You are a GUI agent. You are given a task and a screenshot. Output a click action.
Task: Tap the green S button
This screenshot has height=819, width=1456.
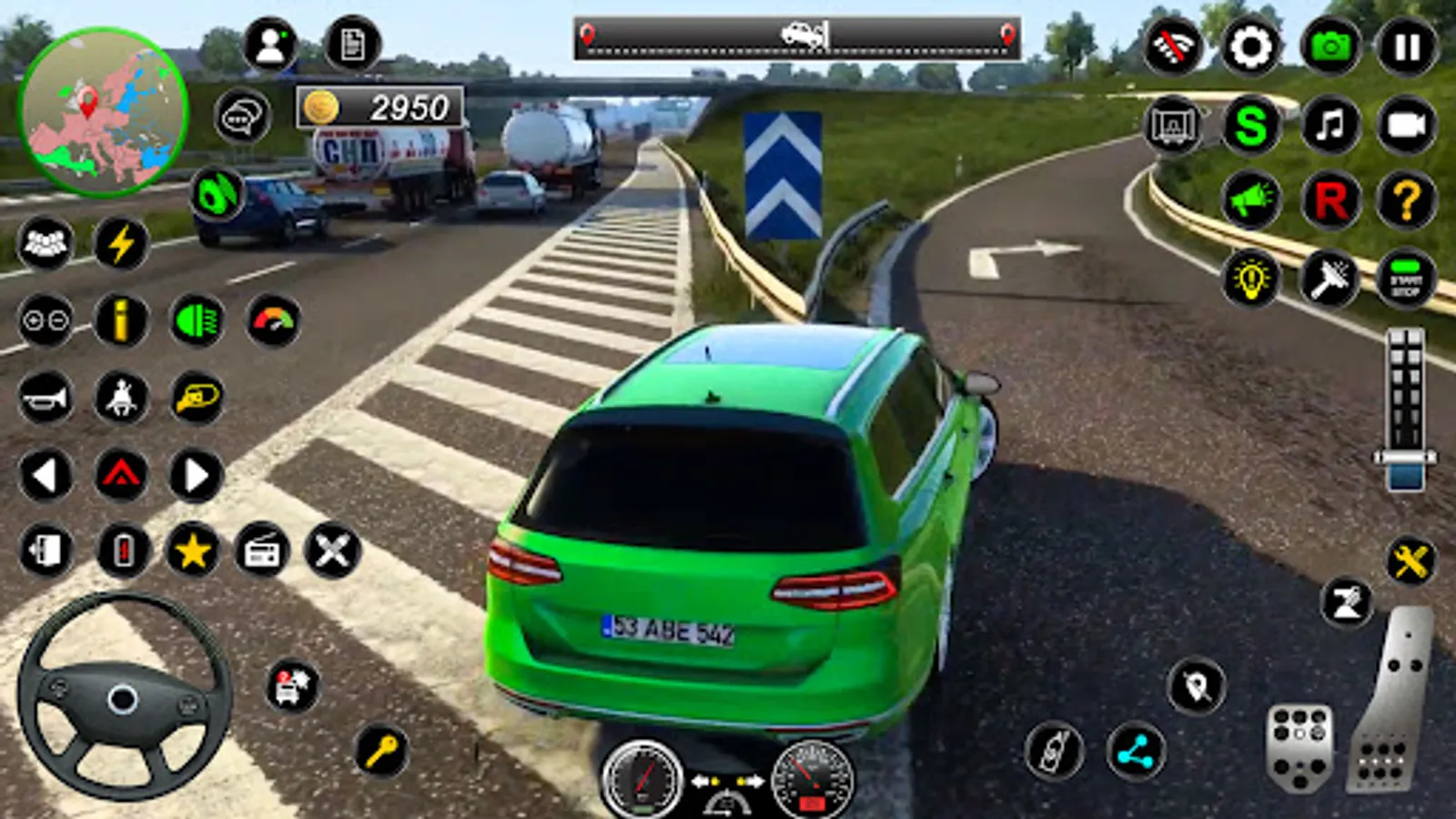point(1251,125)
